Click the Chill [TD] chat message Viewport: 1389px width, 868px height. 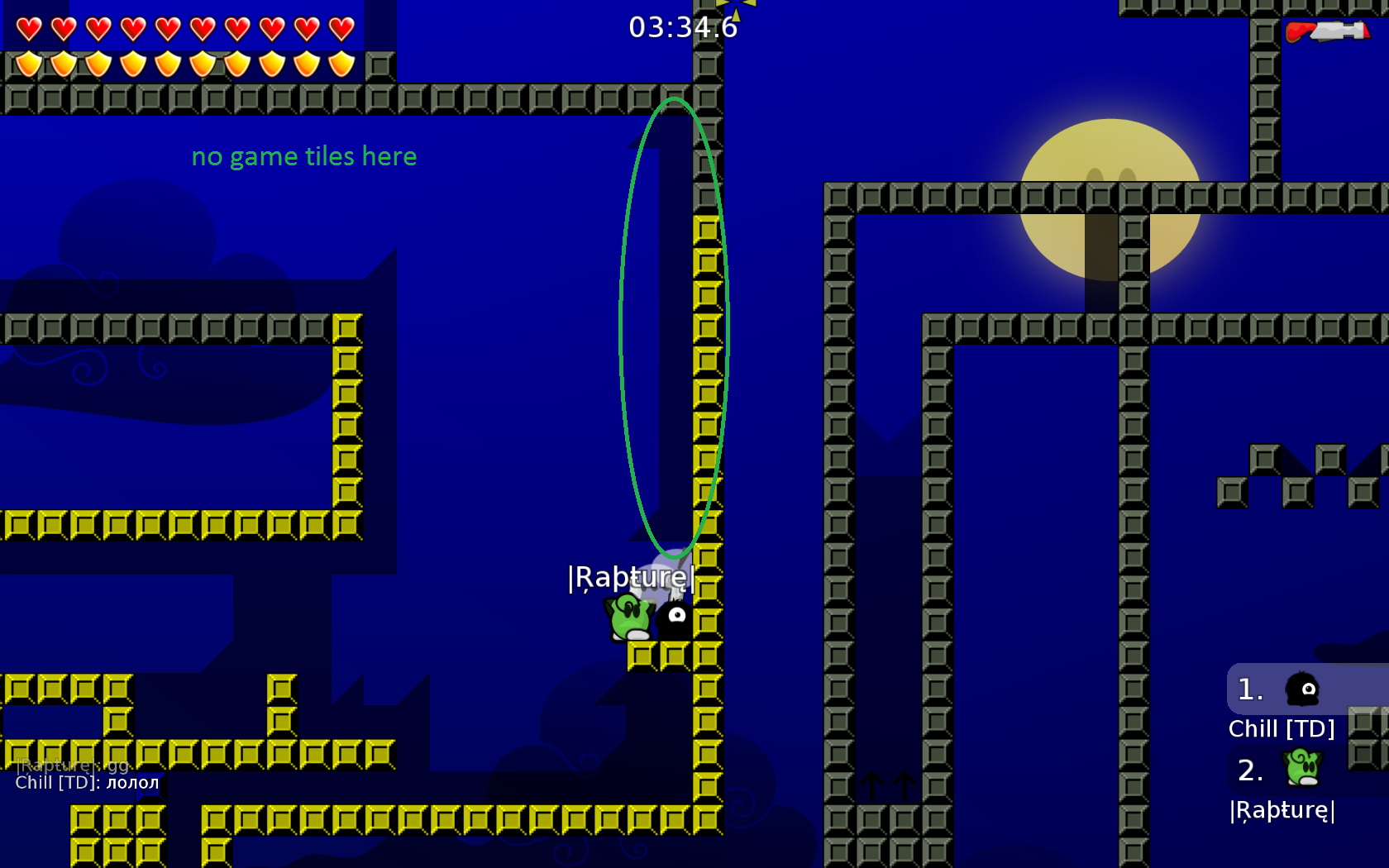87,783
